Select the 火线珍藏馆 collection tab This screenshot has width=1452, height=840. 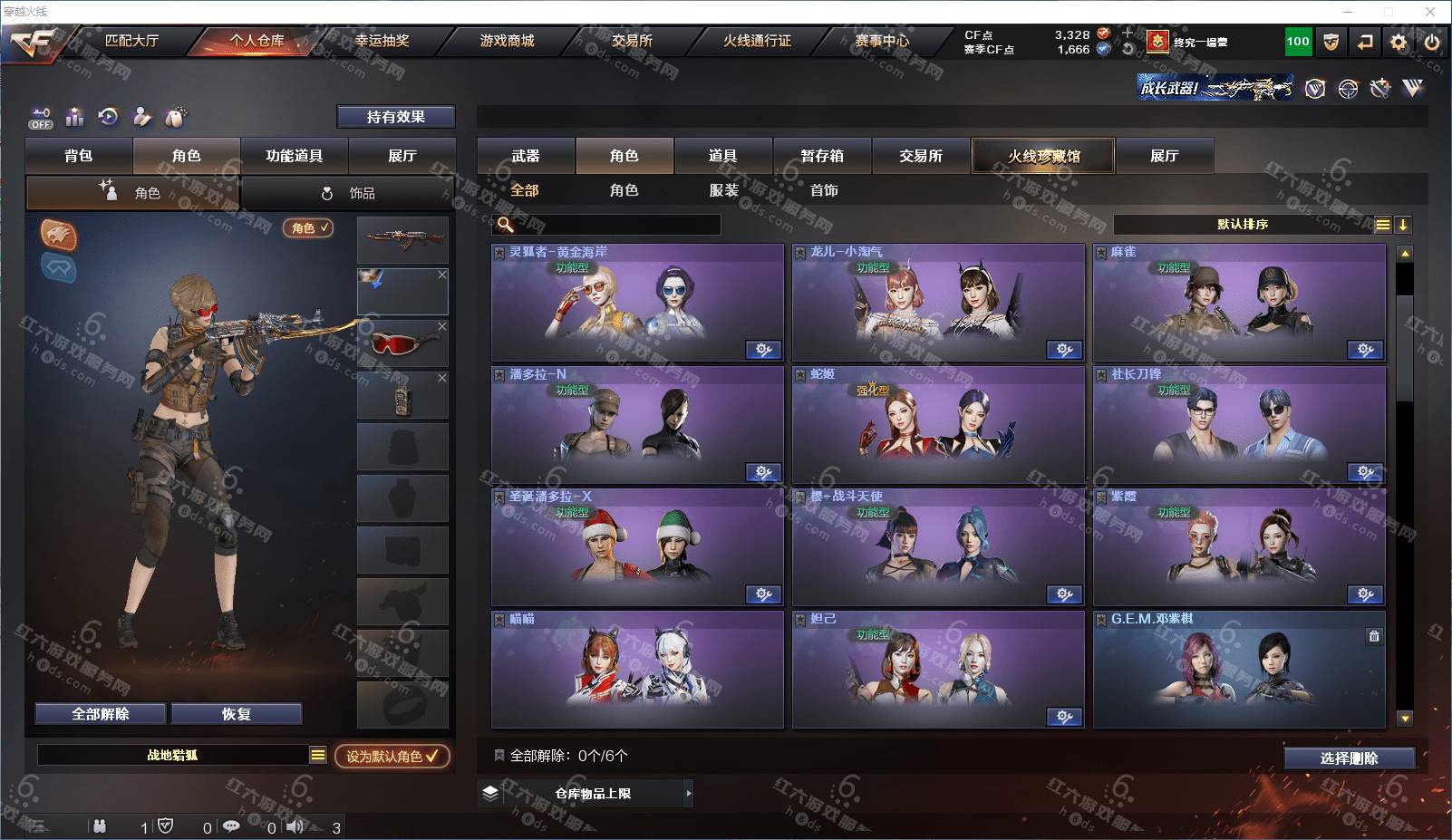pos(1043,156)
